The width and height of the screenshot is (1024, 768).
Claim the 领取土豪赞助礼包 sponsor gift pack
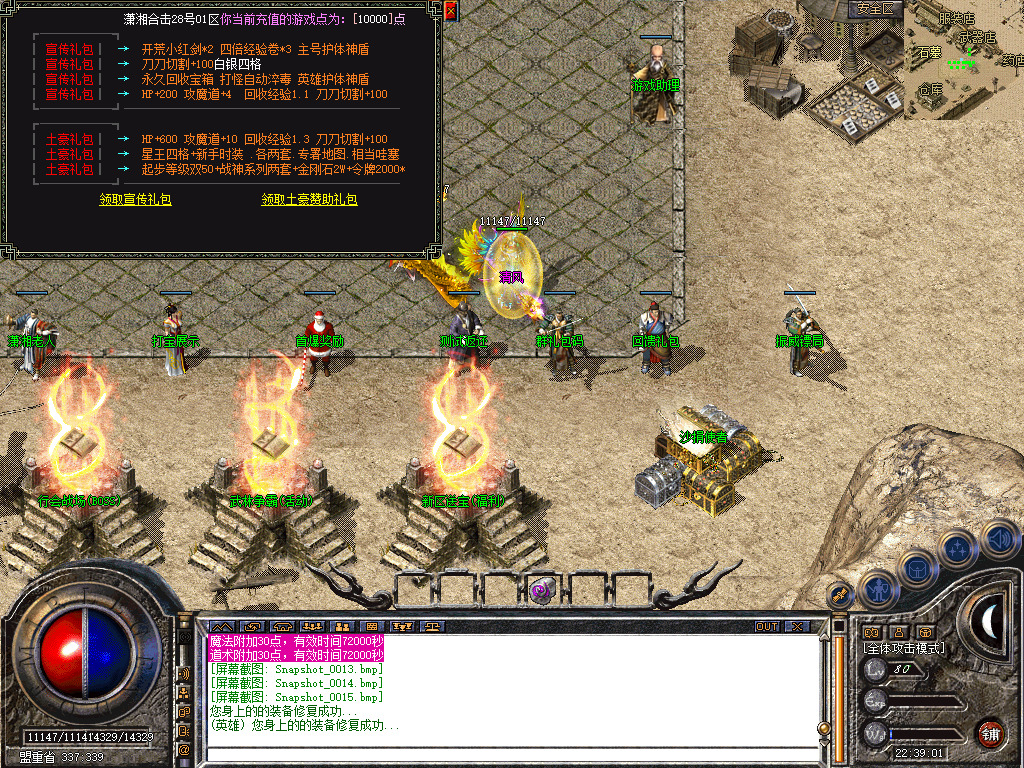click(x=309, y=200)
